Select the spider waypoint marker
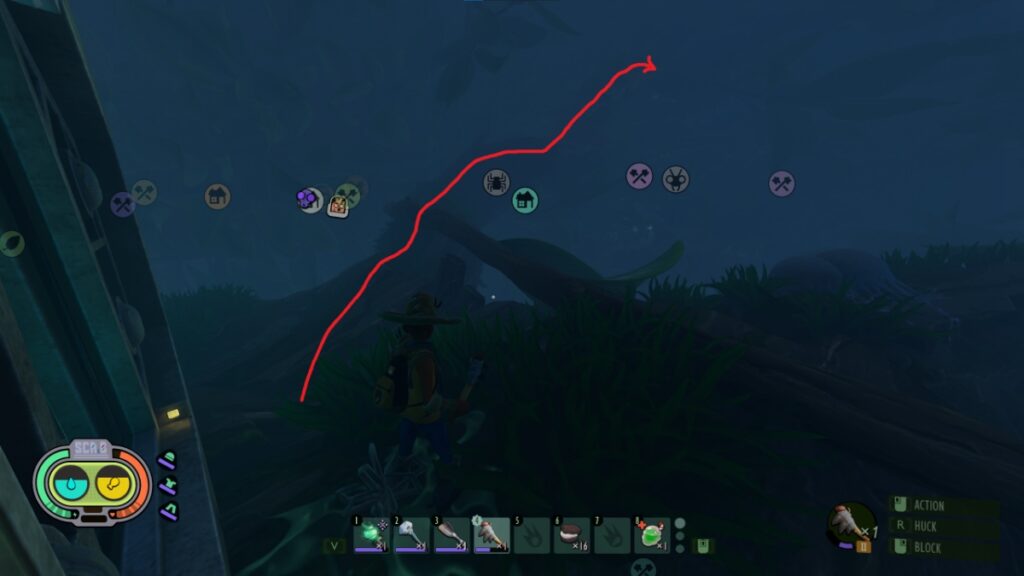 (496, 182)
